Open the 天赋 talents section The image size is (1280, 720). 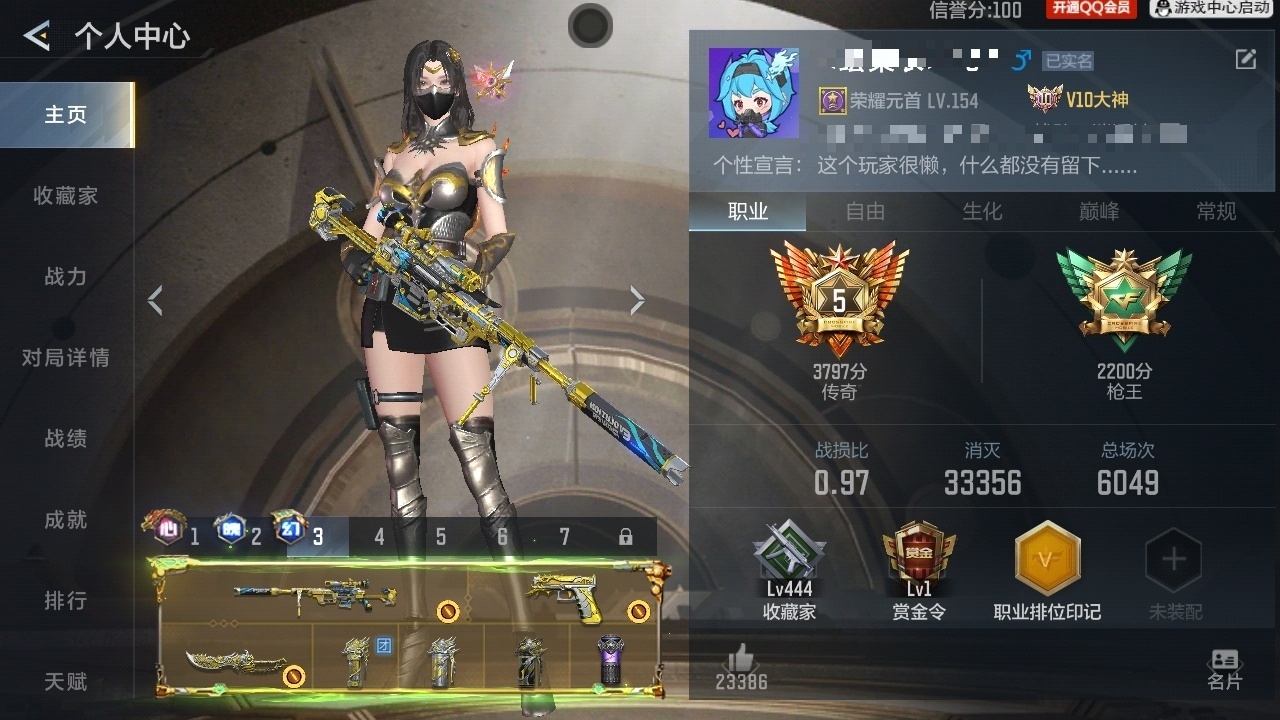point(66,682)
